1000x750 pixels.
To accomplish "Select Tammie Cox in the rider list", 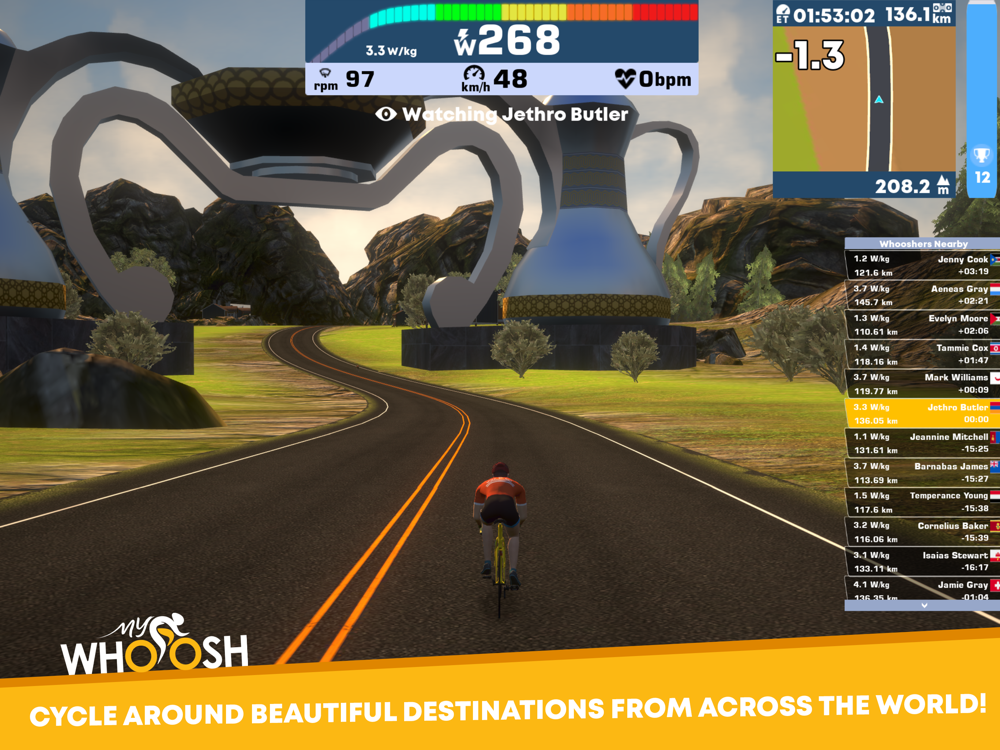I will click(922, 354).
